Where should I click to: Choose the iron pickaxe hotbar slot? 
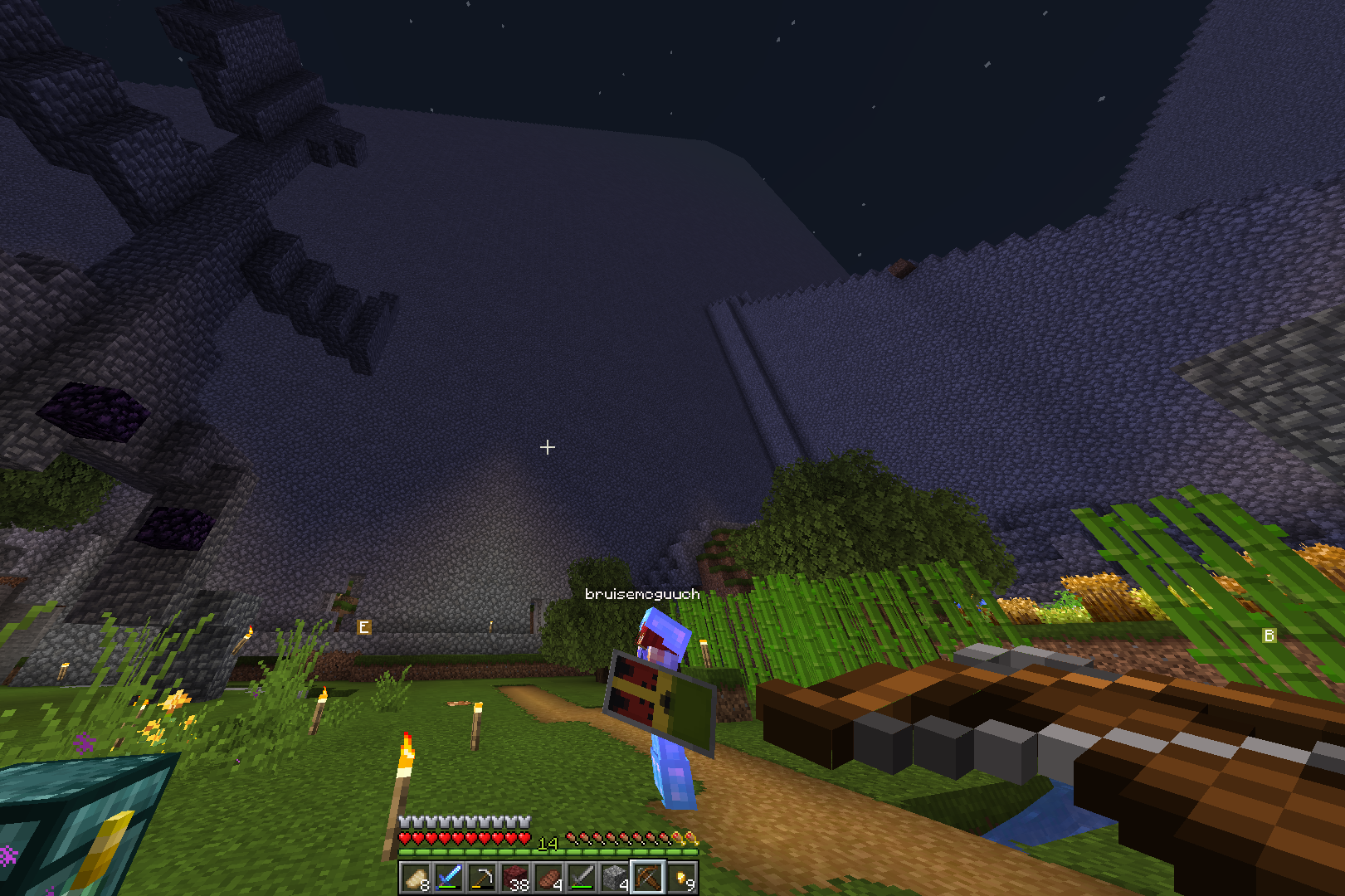click(x=481, y=877)
